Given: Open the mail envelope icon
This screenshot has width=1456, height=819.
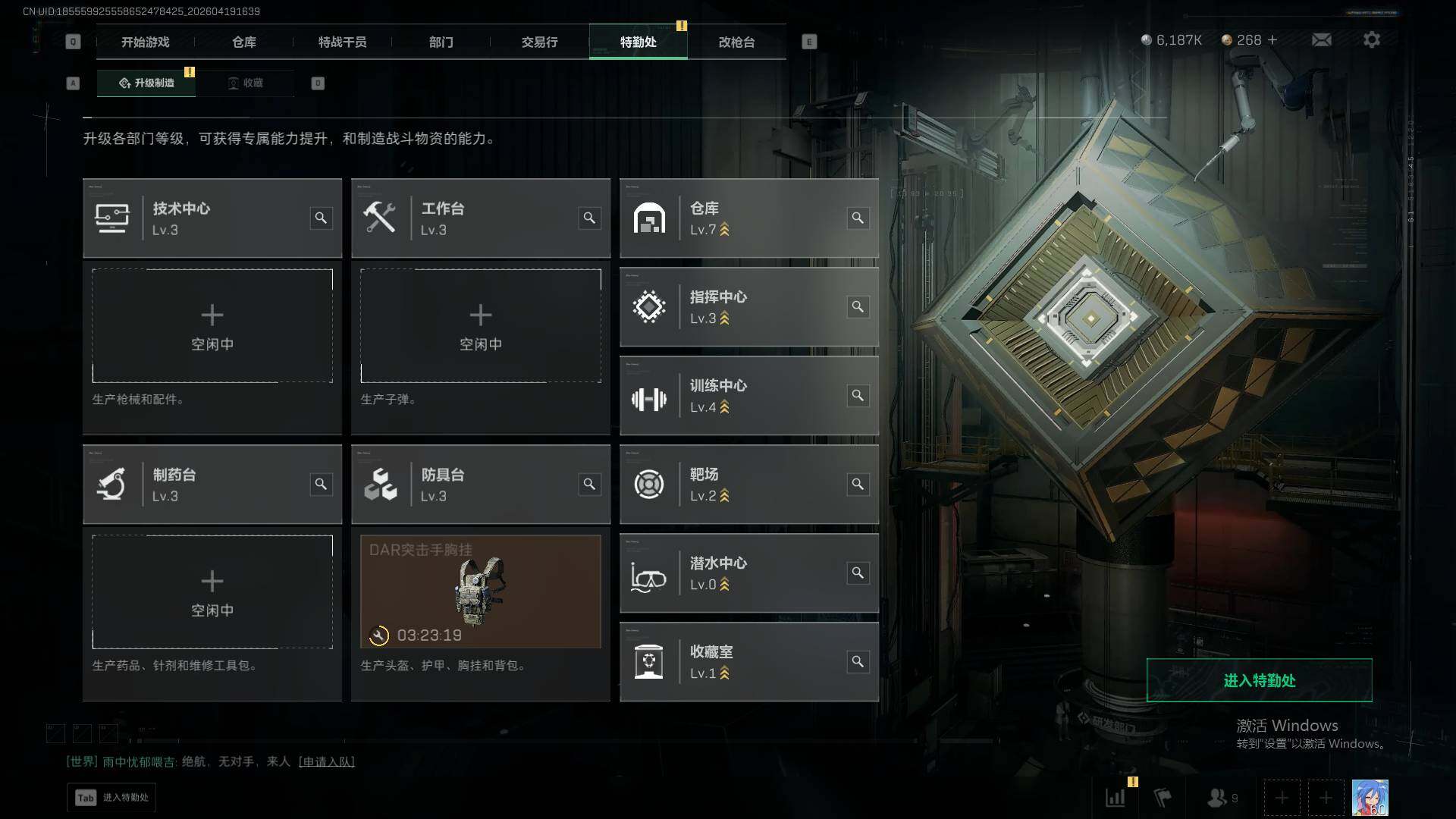Looking at the screenshot, I should click(x=1321, y=39).
